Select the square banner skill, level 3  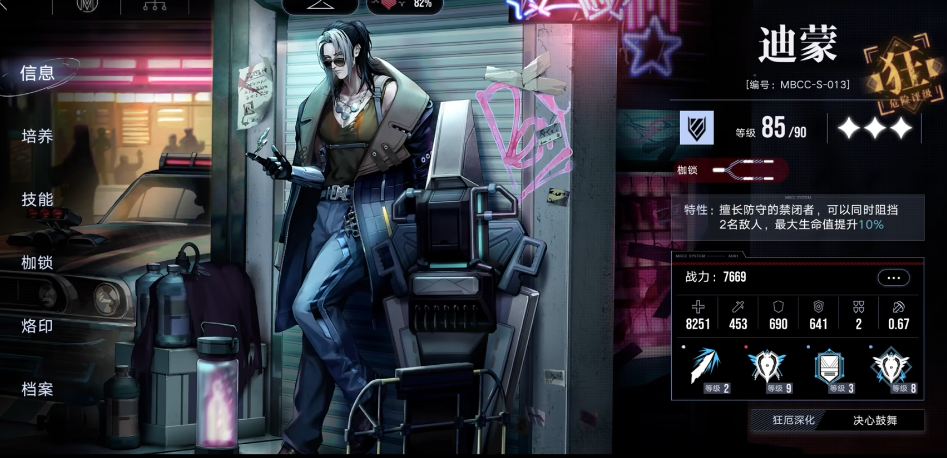(x=830, y=368)
